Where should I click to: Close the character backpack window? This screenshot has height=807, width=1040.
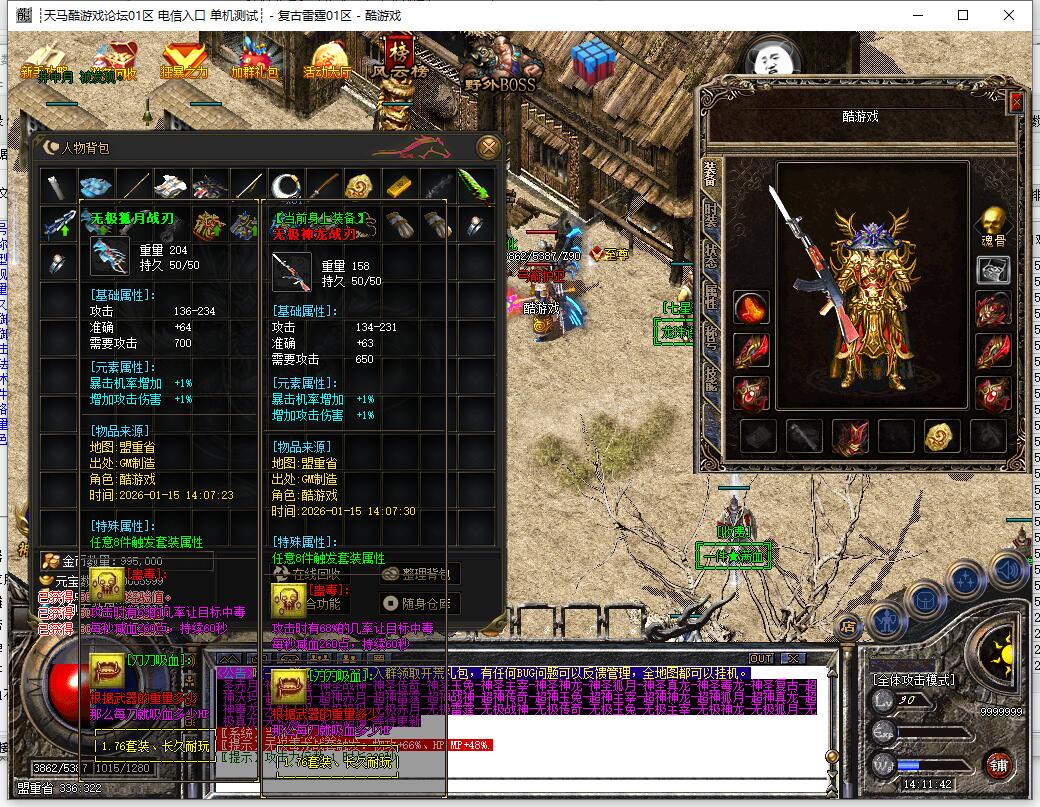click(x=489, y=147)
